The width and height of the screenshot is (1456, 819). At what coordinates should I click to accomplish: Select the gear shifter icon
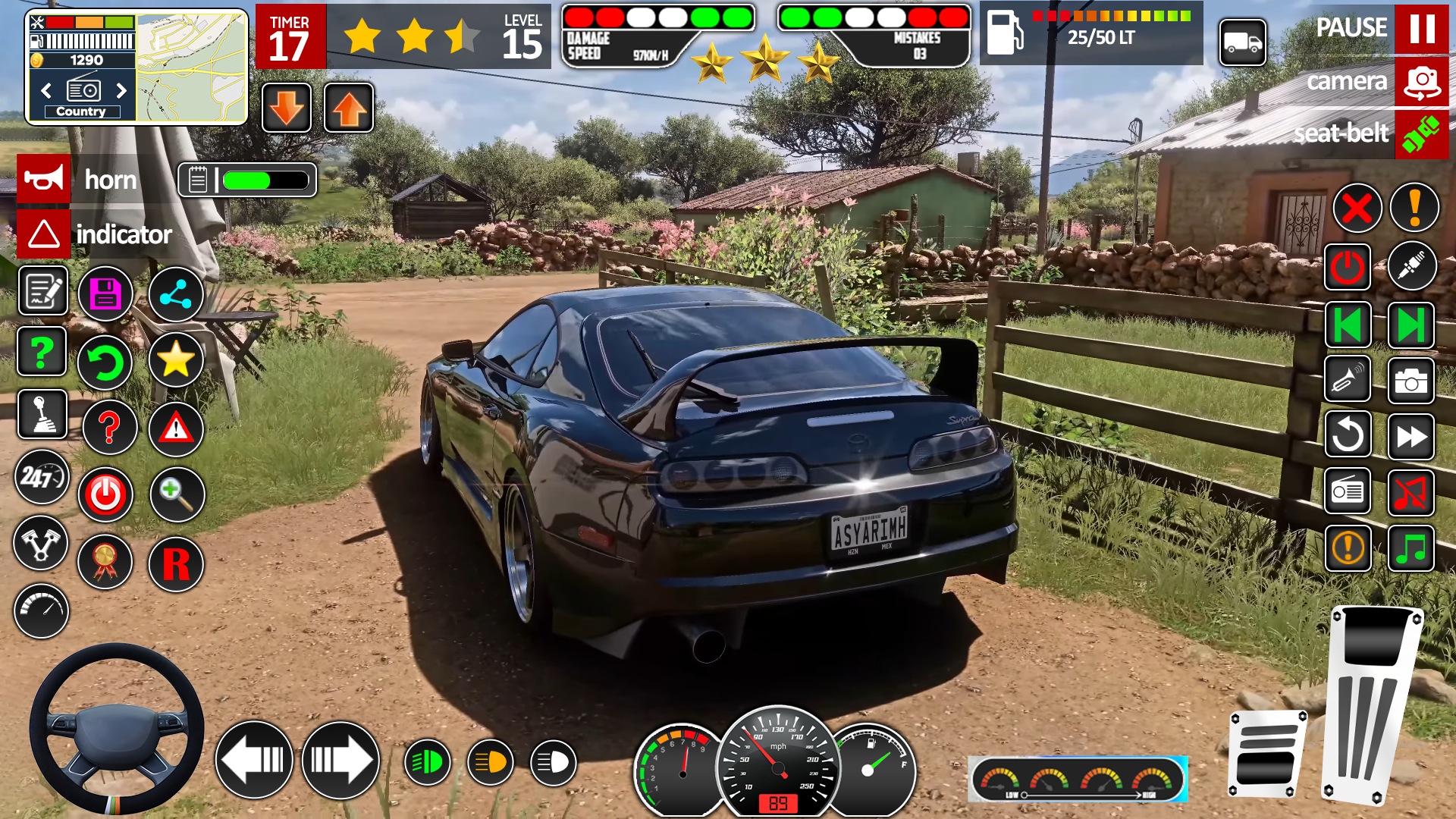[42, 414]
